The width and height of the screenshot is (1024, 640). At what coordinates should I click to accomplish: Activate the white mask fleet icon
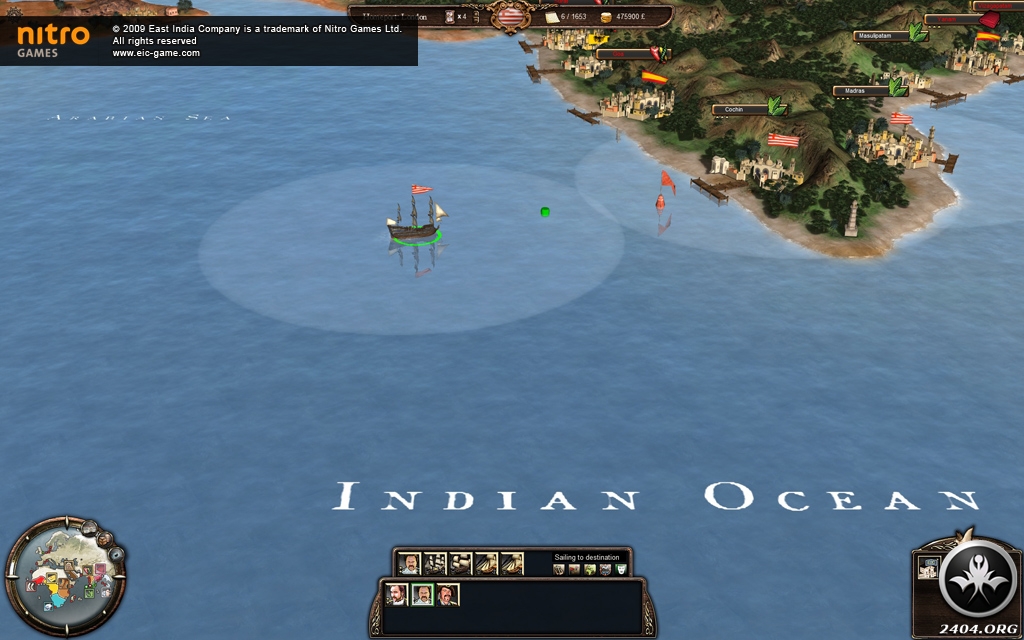(x=621, y=570)
